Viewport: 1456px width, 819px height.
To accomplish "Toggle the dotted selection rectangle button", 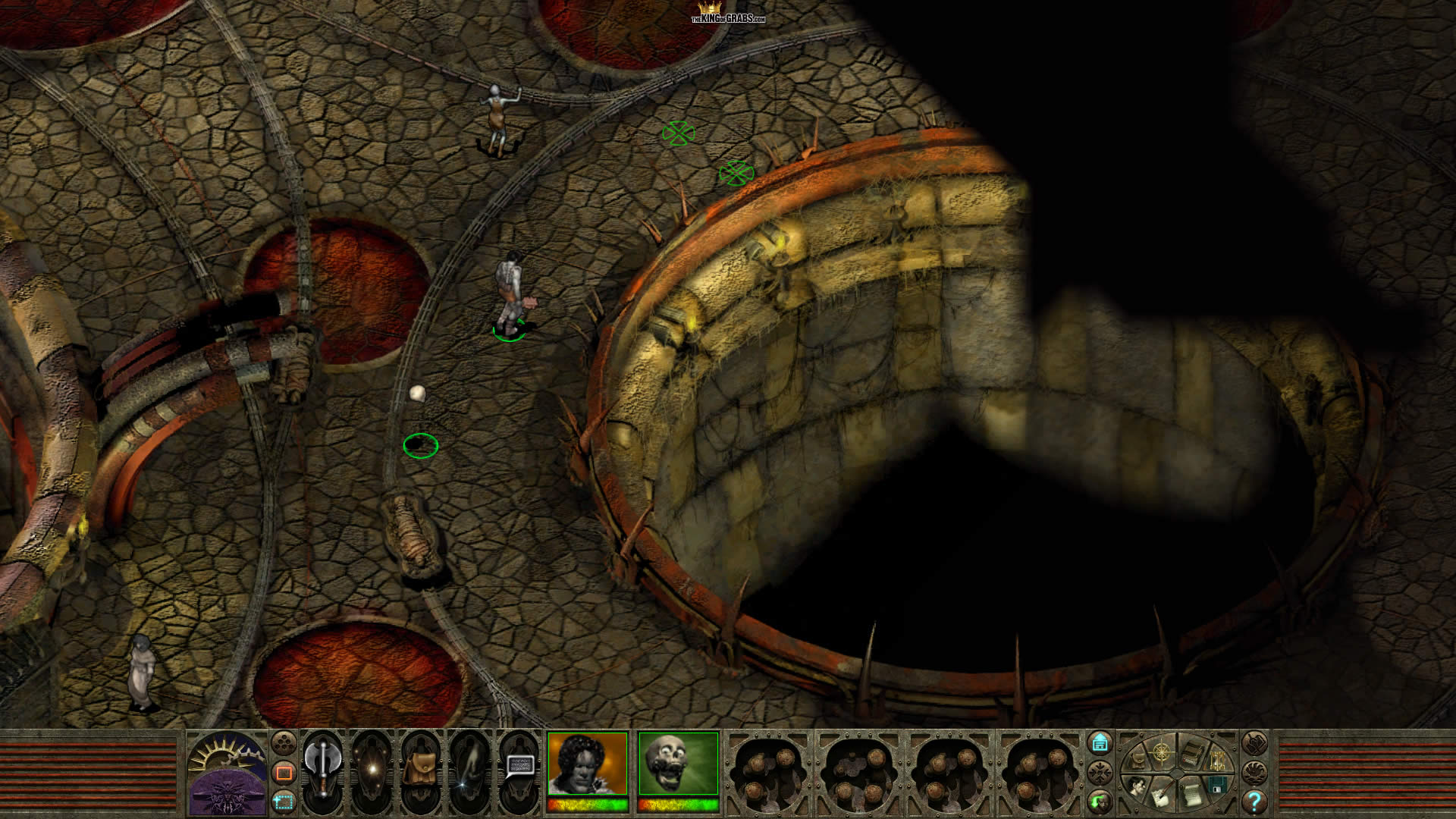I will coord(284,801).
